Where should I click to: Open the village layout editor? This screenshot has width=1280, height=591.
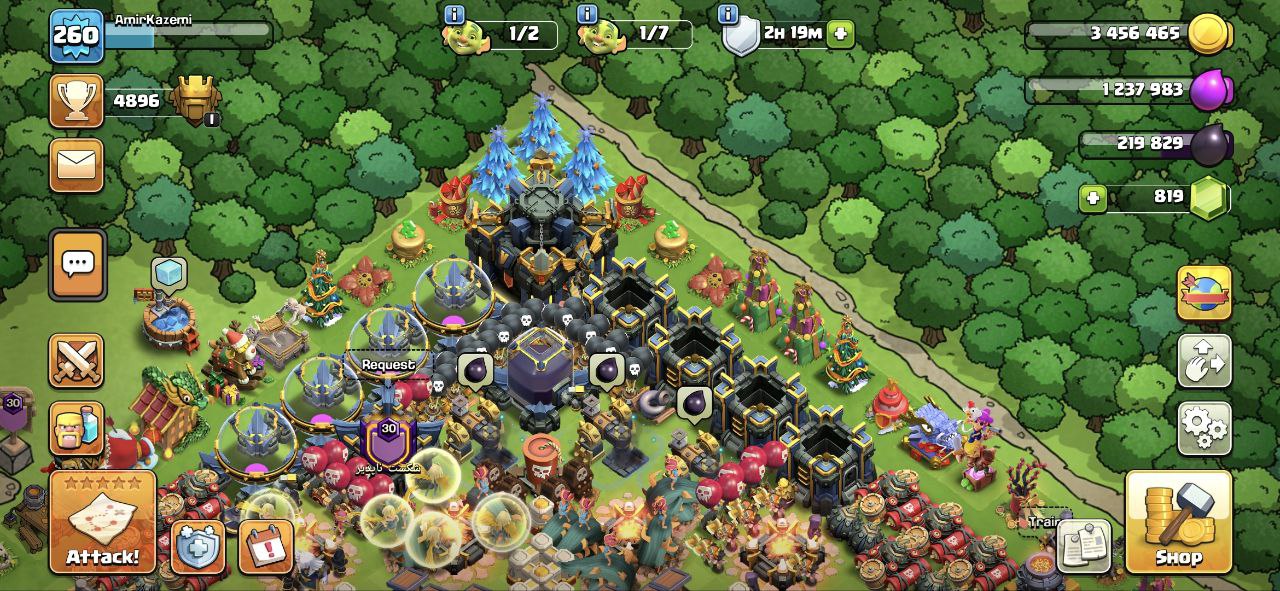point(1204,360)
